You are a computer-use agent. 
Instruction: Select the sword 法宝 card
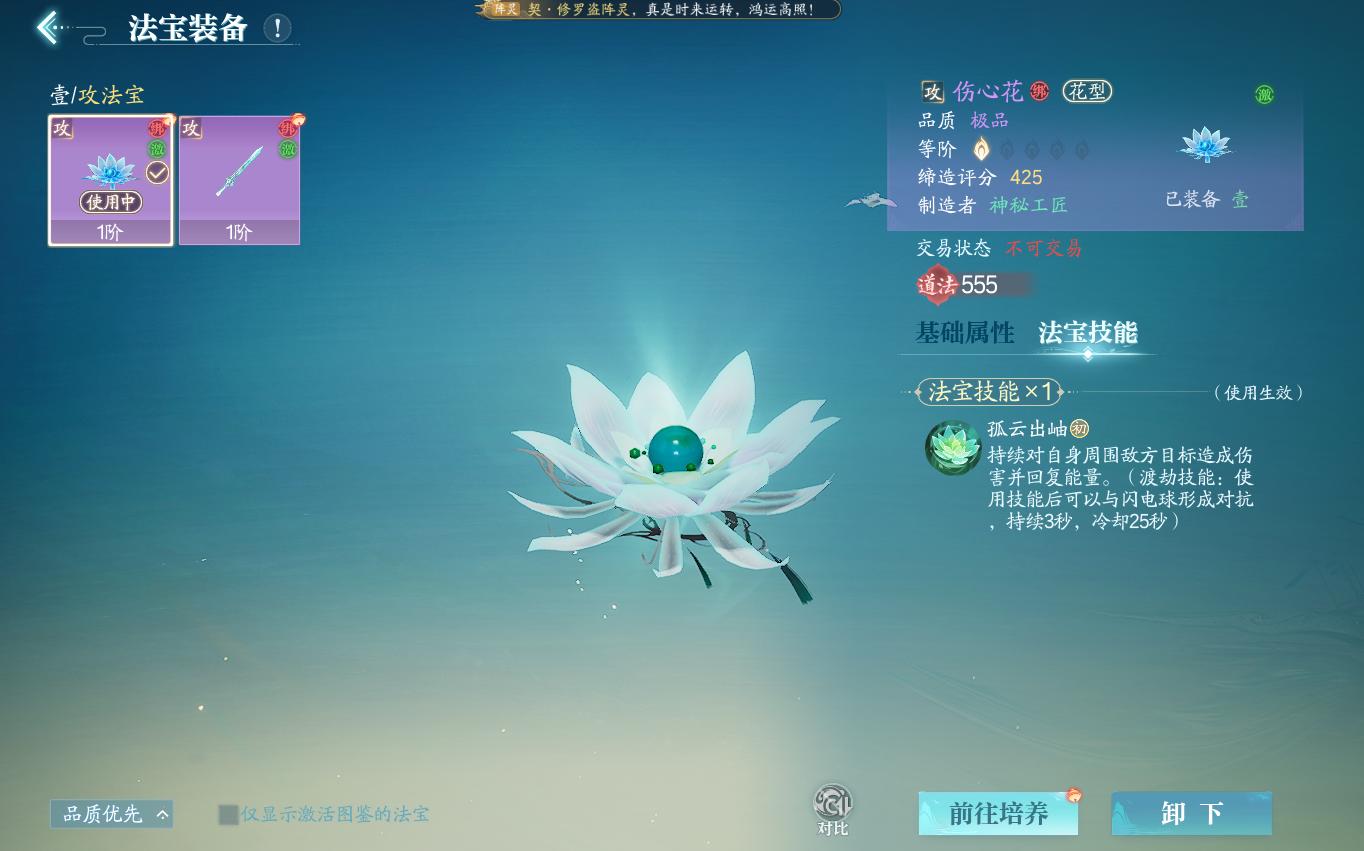coord(240,180)
